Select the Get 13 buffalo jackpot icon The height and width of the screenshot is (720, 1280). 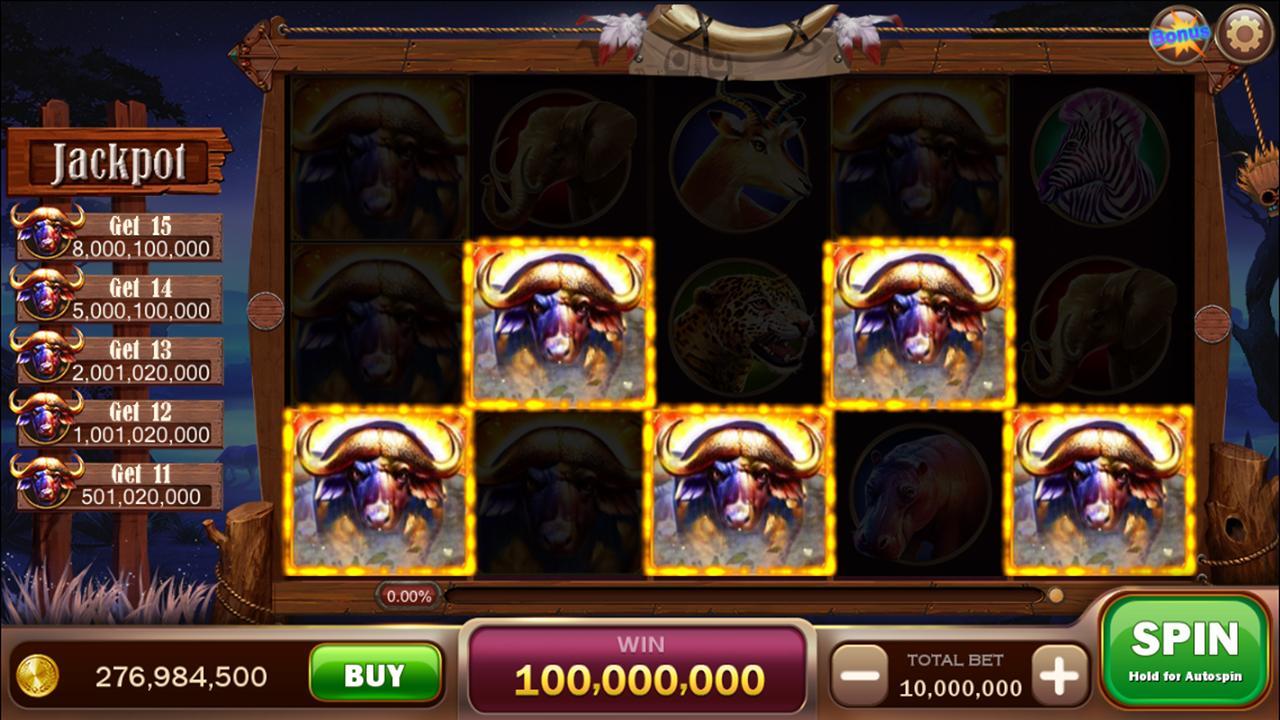tap(47, 355)
